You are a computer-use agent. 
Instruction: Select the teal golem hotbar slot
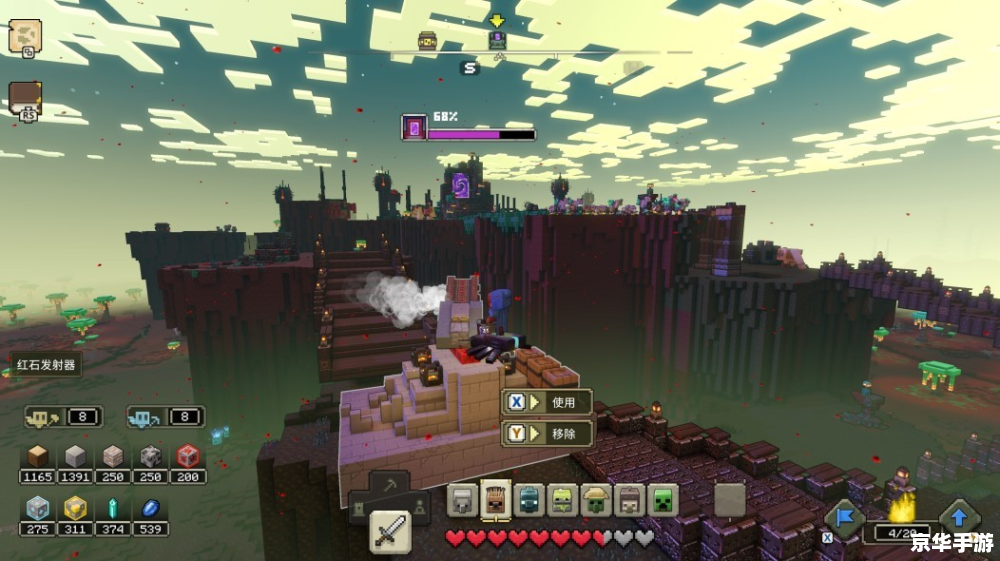(x=529, y=499)
